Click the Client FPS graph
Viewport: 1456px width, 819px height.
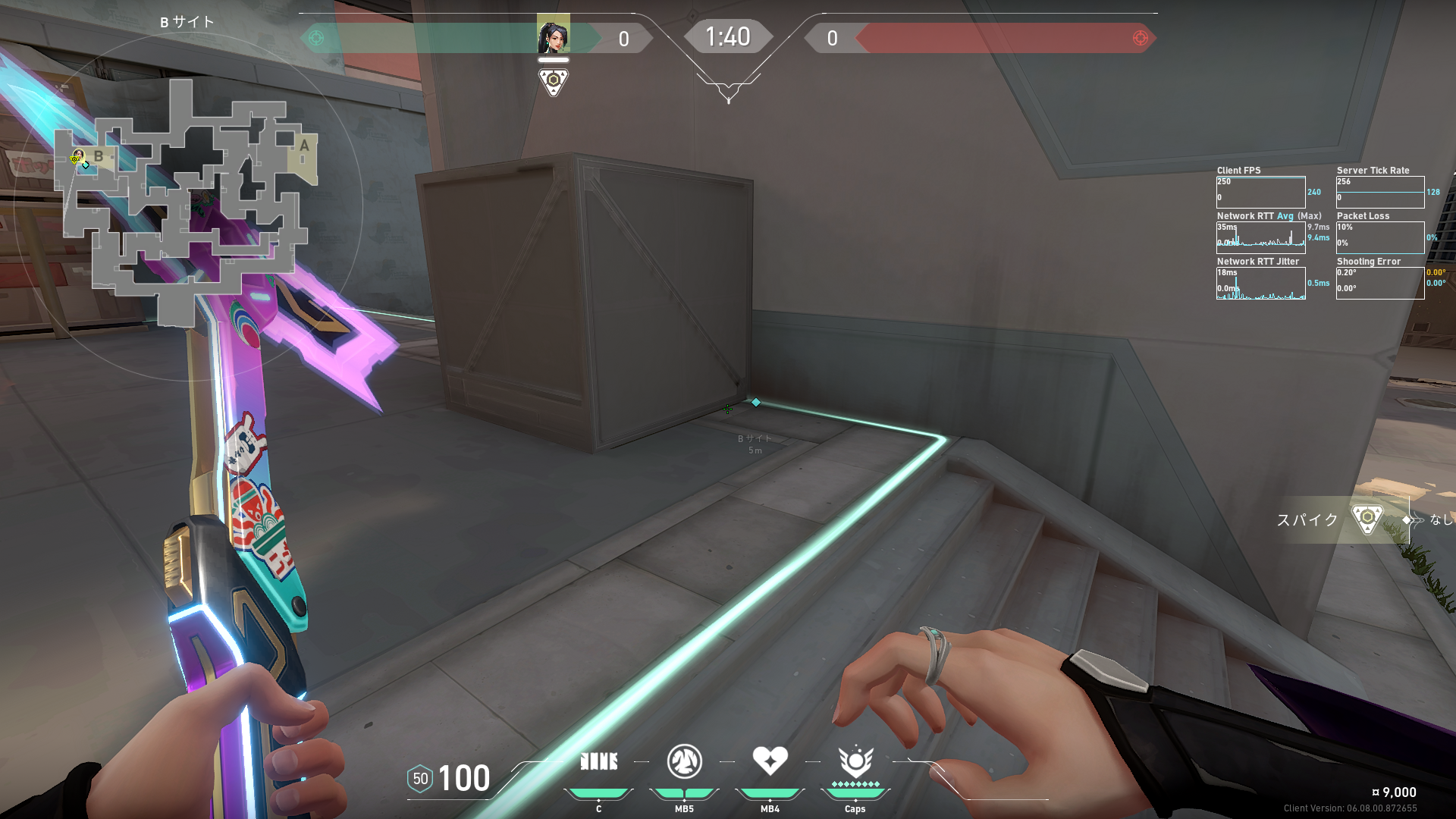point(1260,193)
